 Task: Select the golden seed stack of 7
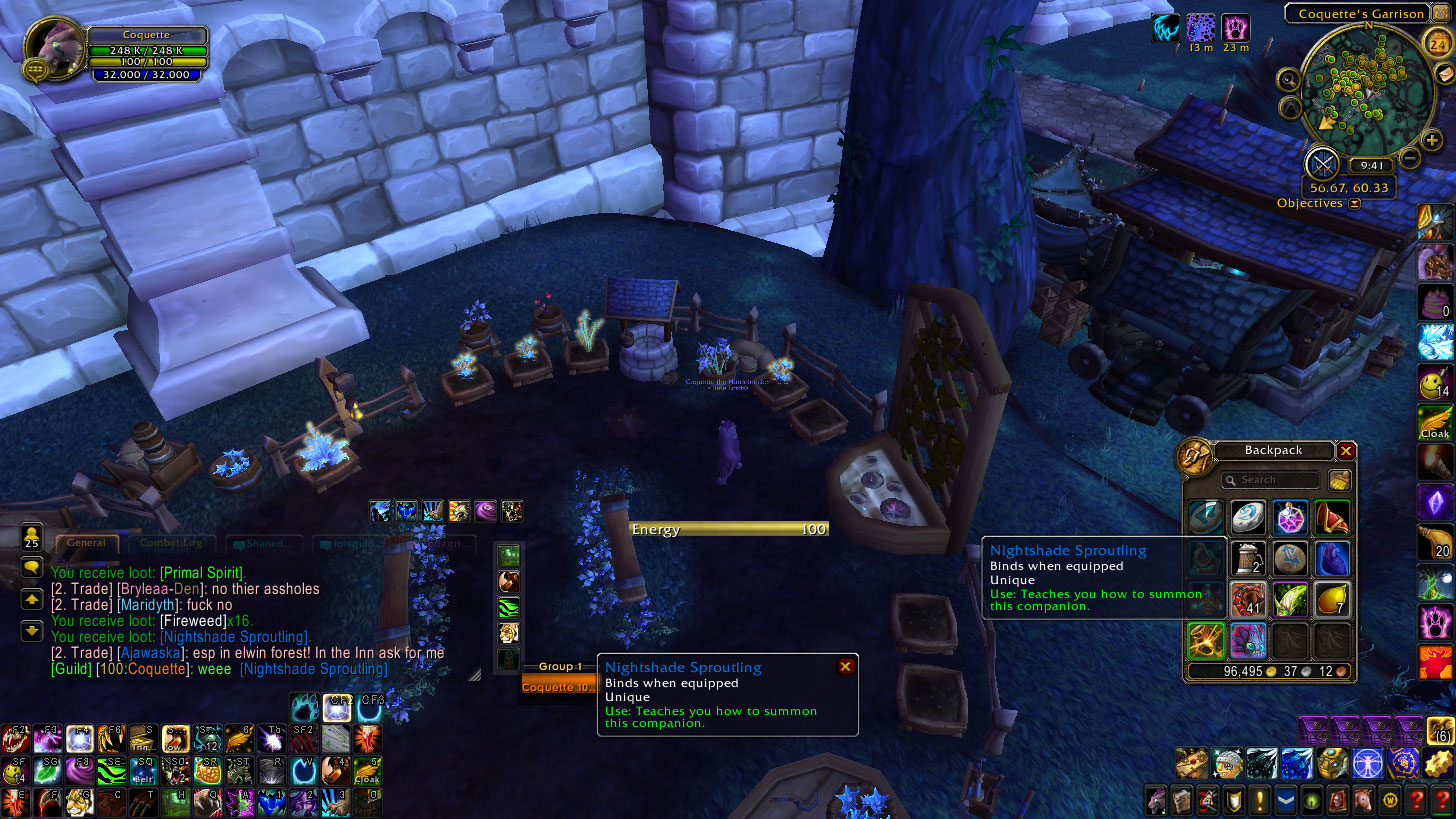coord(1332,599)
